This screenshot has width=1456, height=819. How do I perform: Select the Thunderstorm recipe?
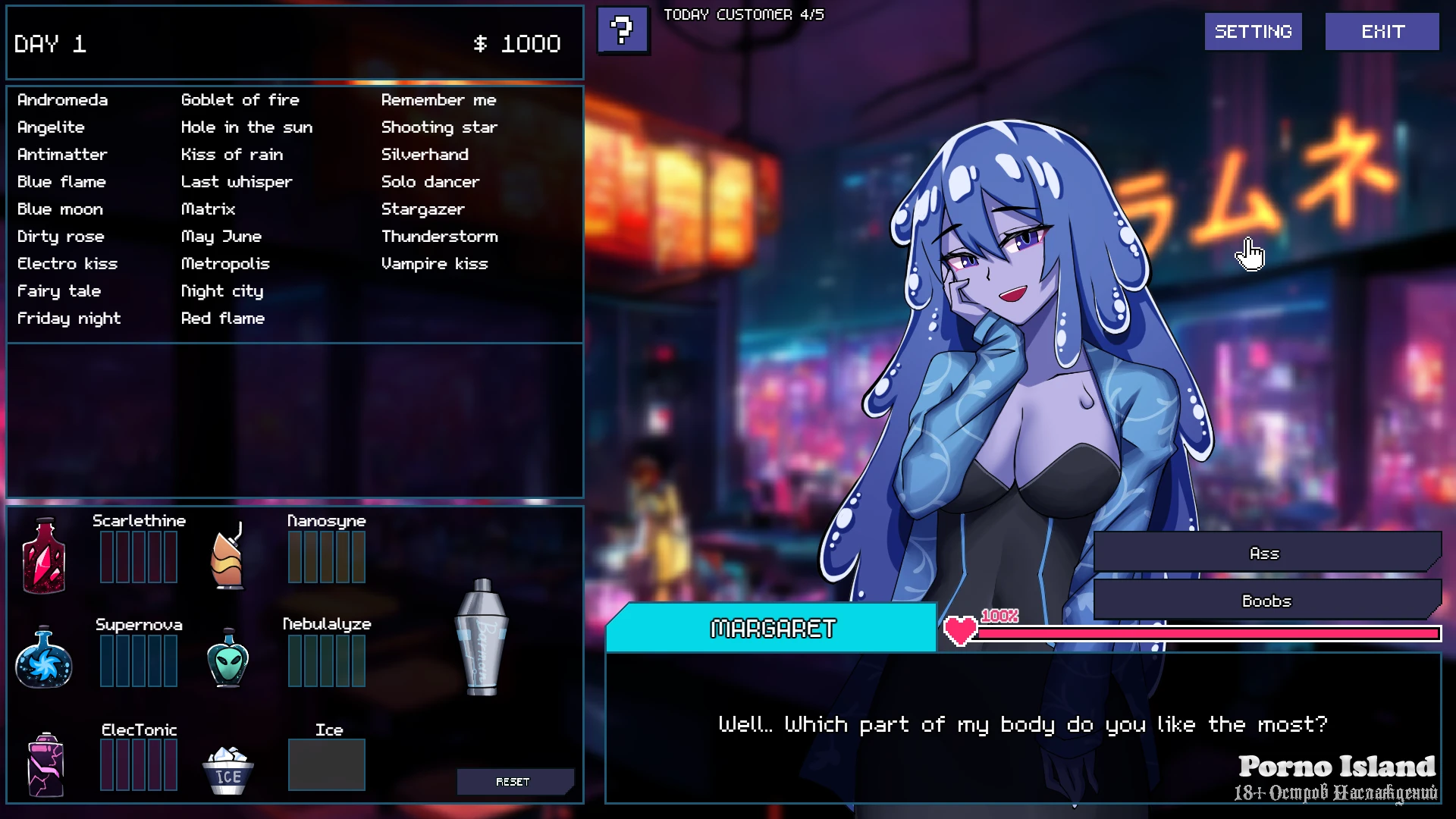(439, 237)
